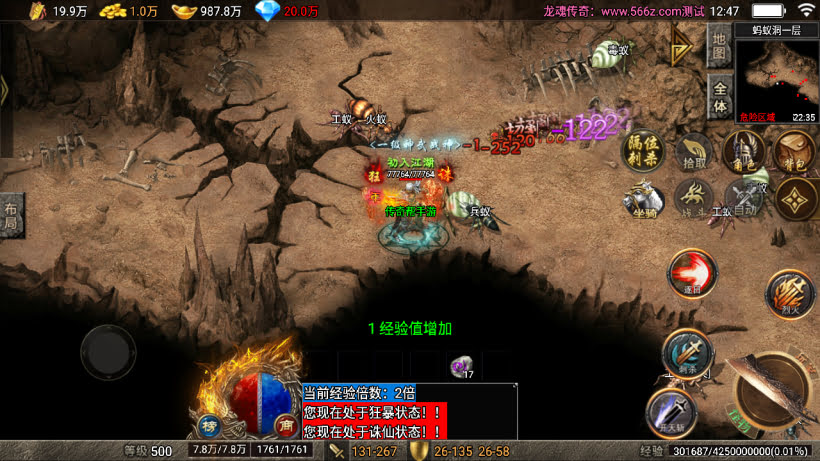Screen dimensions: 820x461
Task: Open the 角色 character sheet
Action: coord(743,152)
